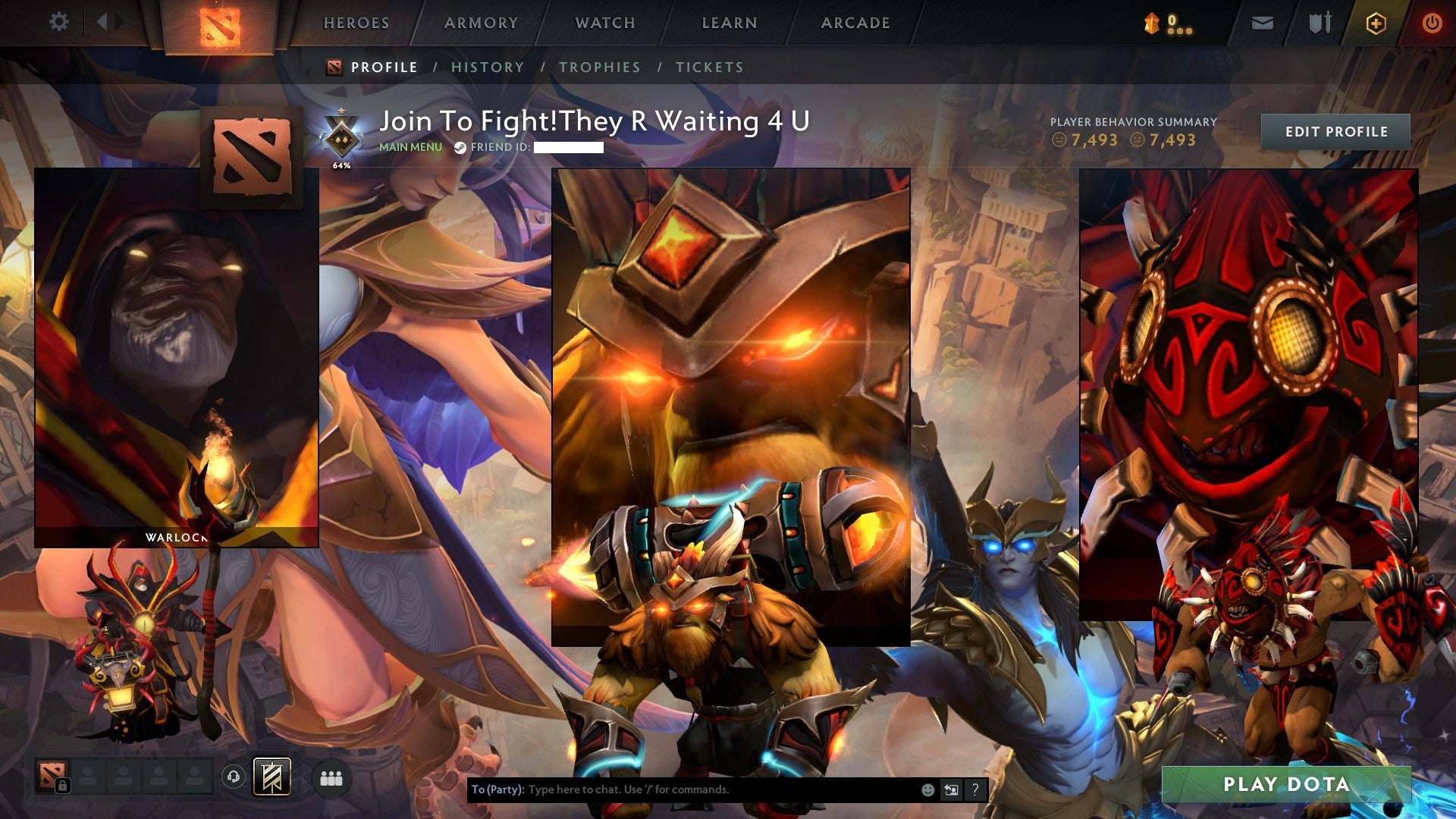Click the power/logout icon
1456x819 pixels.
pyautogui.click(x=1432, y=22)
